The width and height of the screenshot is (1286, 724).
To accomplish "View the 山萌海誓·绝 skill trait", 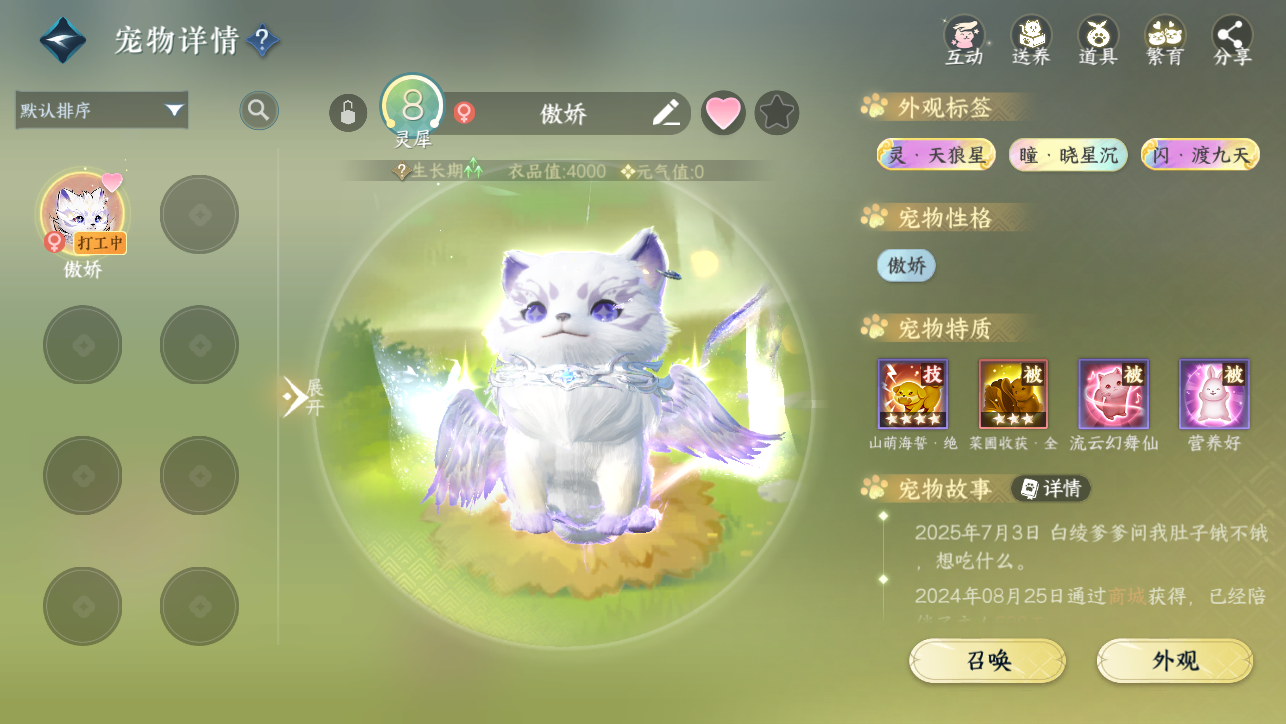I will [913, 394].
